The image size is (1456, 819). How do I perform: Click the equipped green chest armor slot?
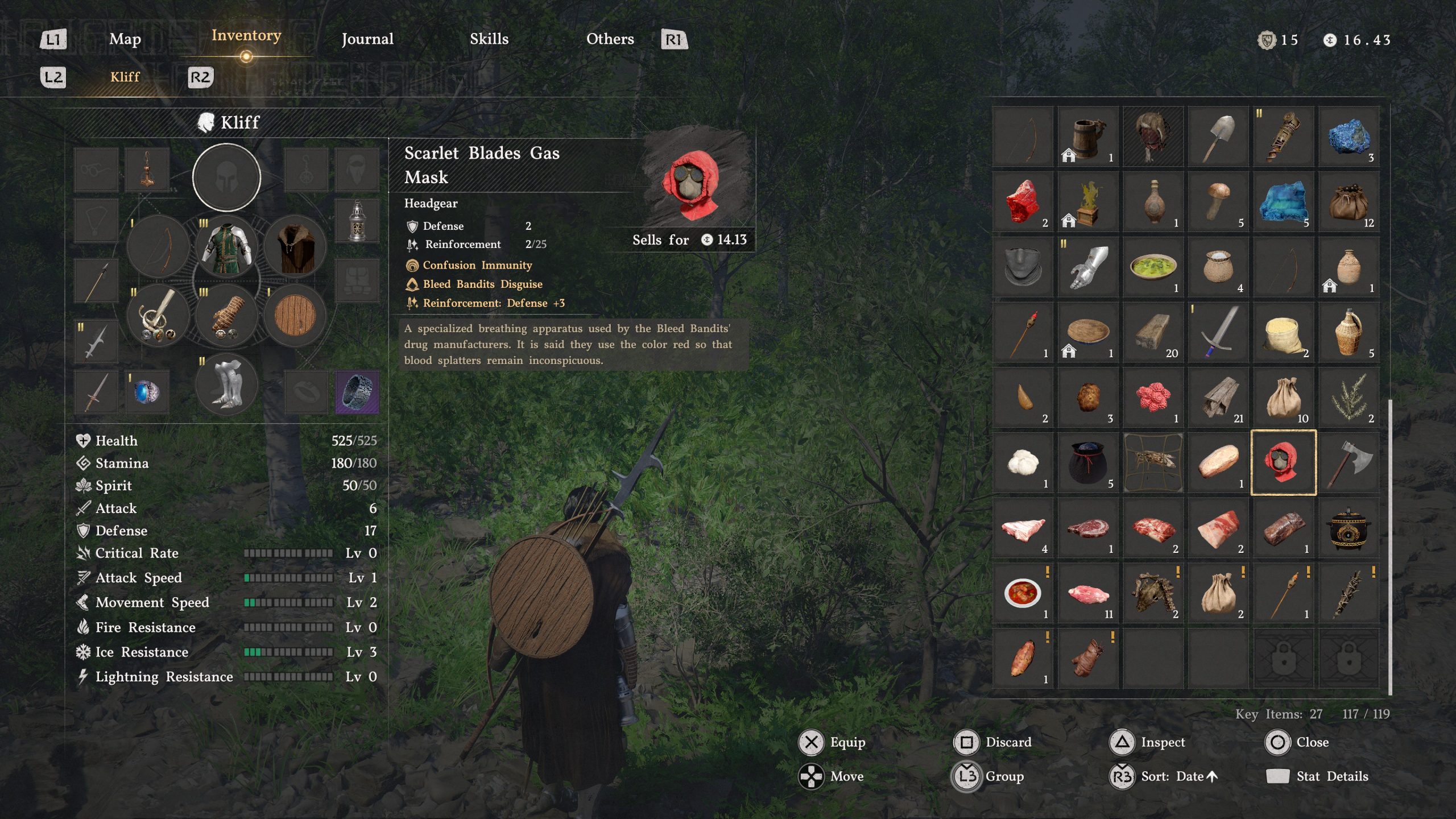coord(226,246)
